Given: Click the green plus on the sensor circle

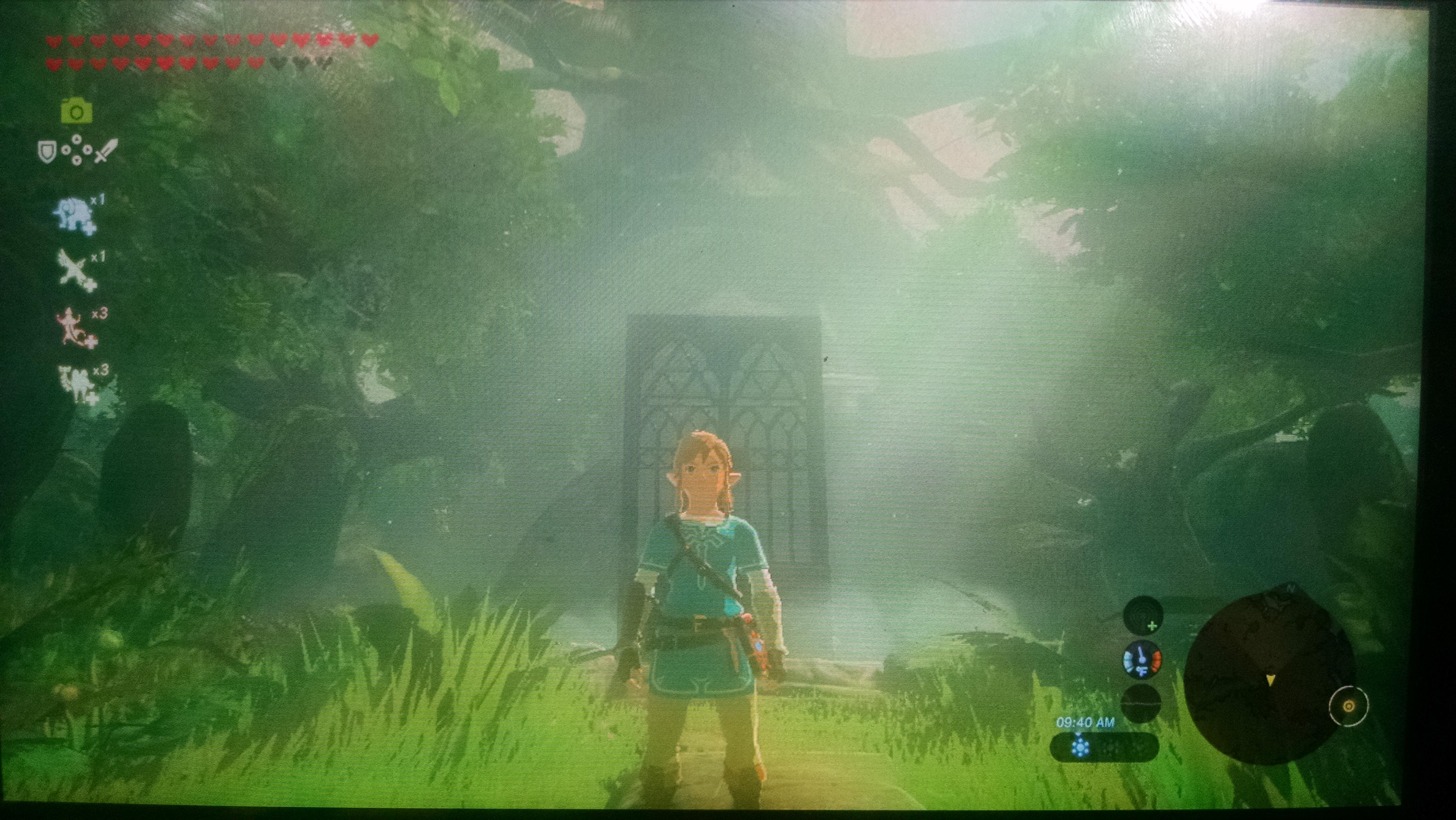Looking at the screenshot, I should [1153, 625].
